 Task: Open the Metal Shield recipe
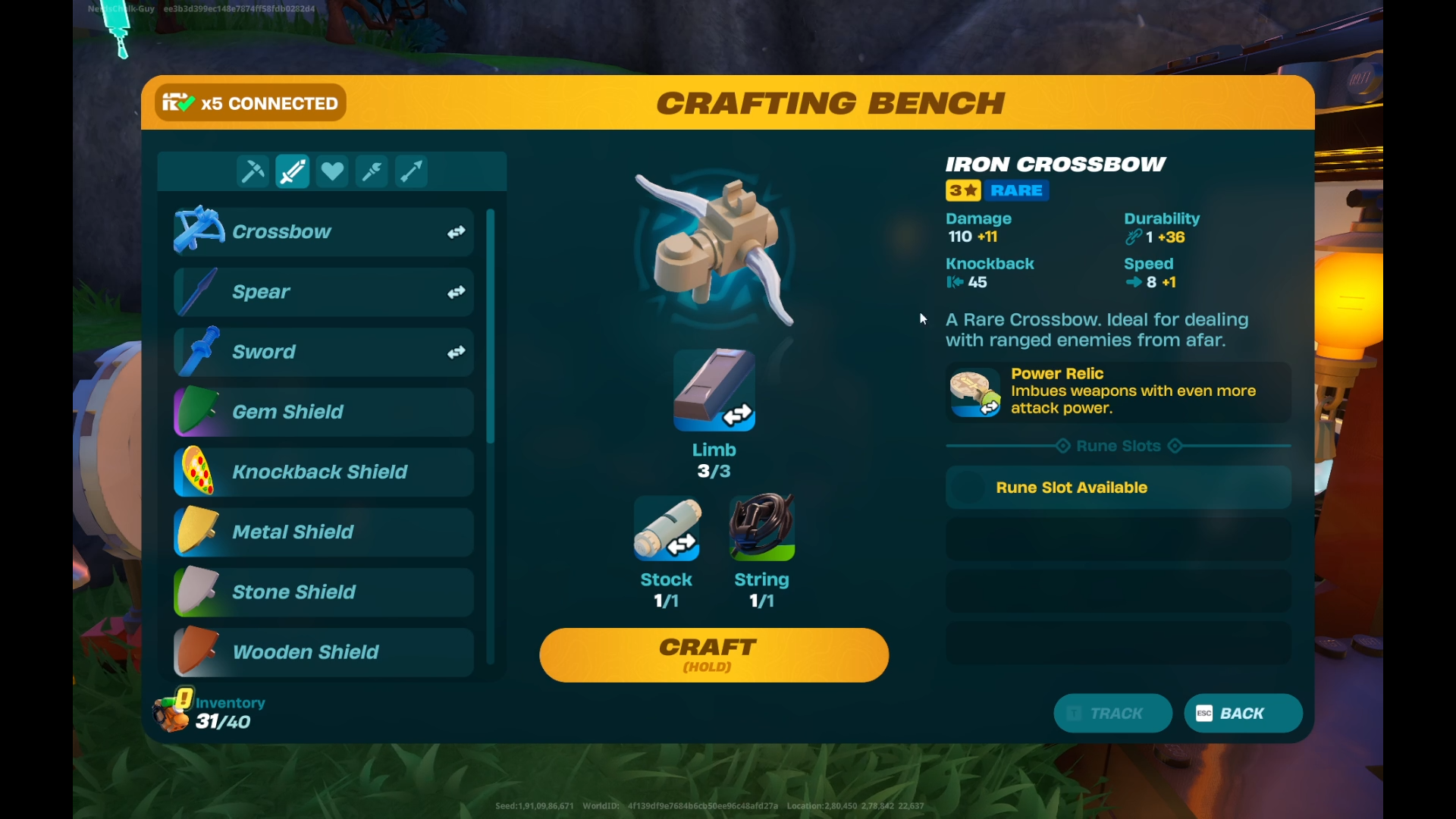(323, 532)
